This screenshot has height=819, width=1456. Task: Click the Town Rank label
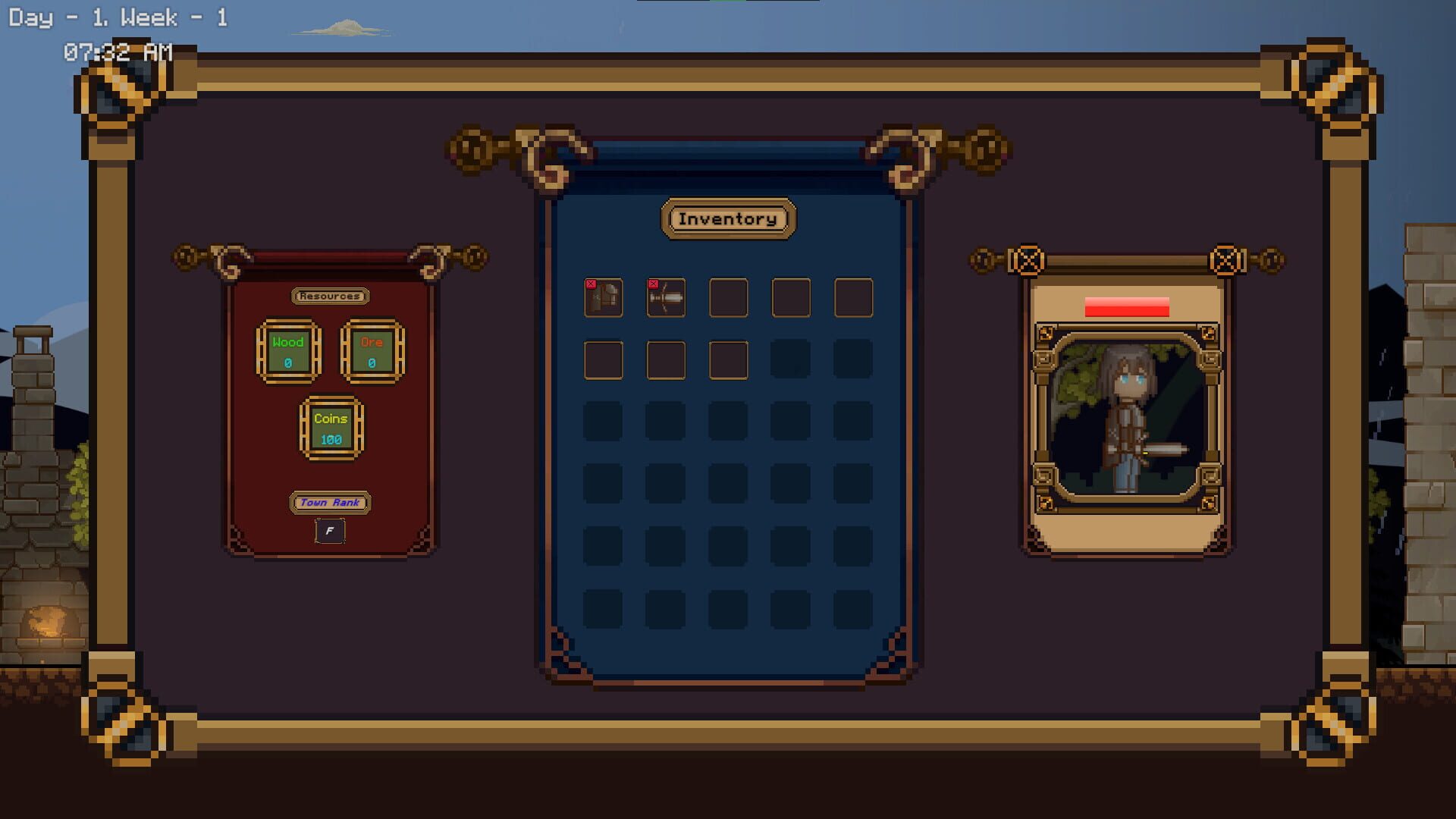tap(330, 502)
